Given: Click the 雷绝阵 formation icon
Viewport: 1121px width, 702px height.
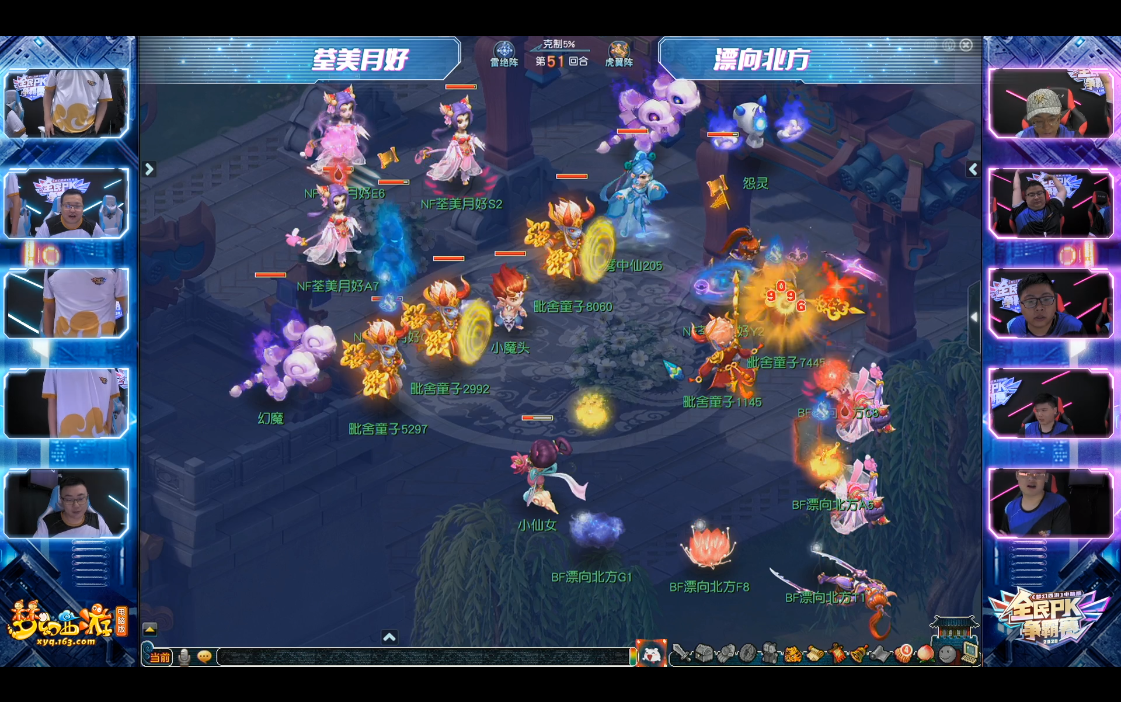Looking at the screenshot, I should pos(504,51).
